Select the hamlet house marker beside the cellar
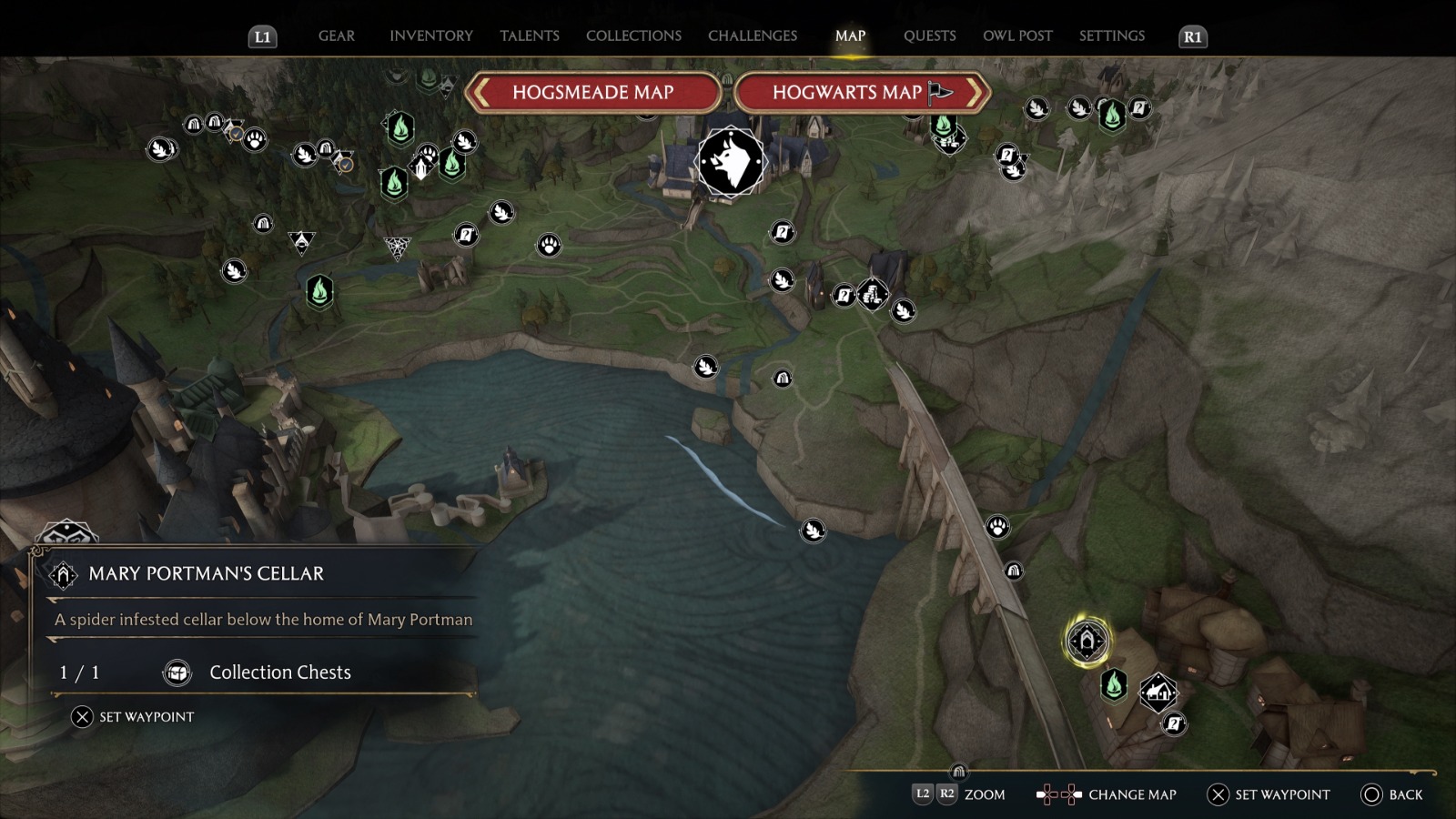1456x819 pixels. (1158, 693)
